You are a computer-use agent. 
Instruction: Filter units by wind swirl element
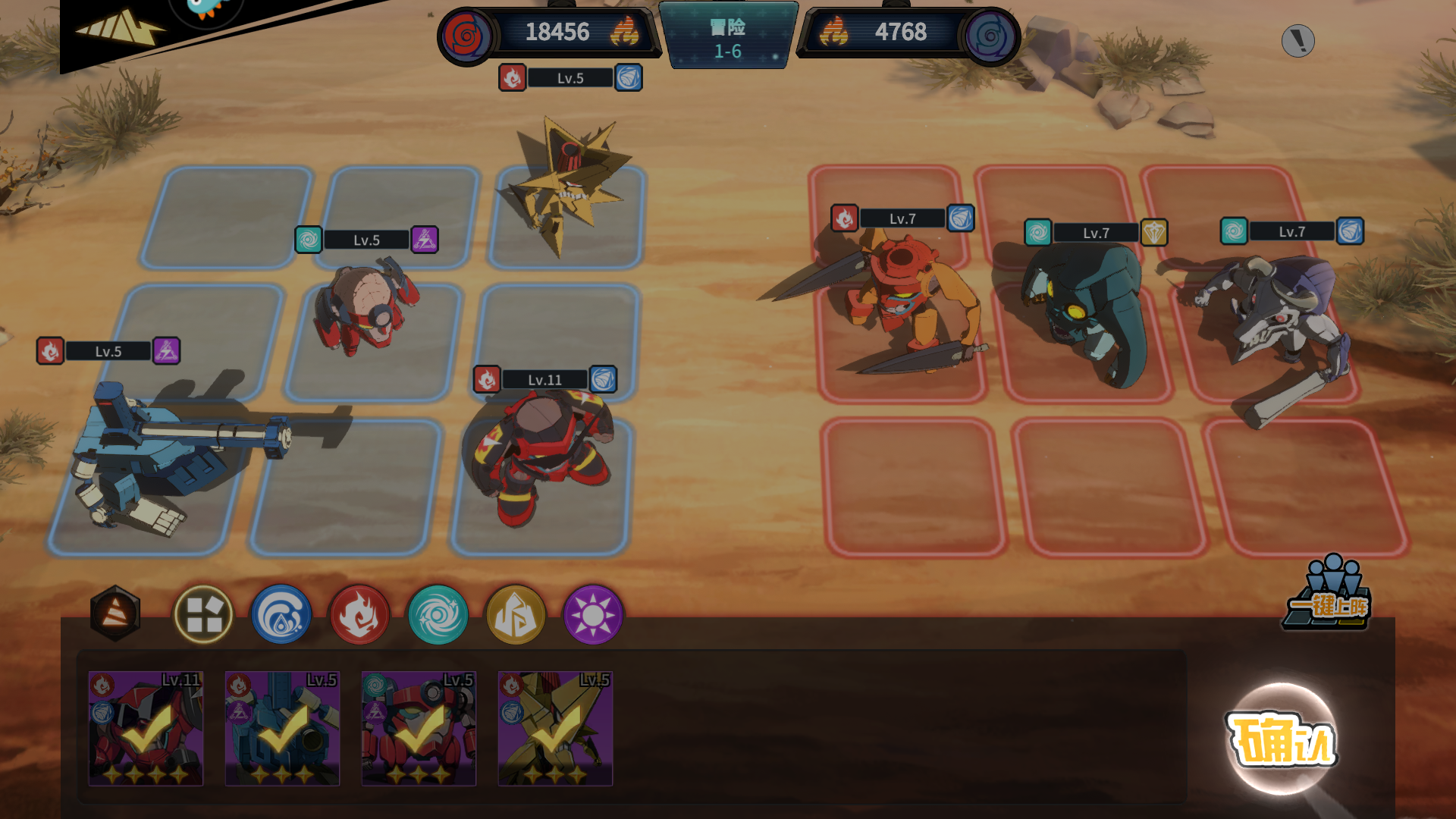coord(438,614)
